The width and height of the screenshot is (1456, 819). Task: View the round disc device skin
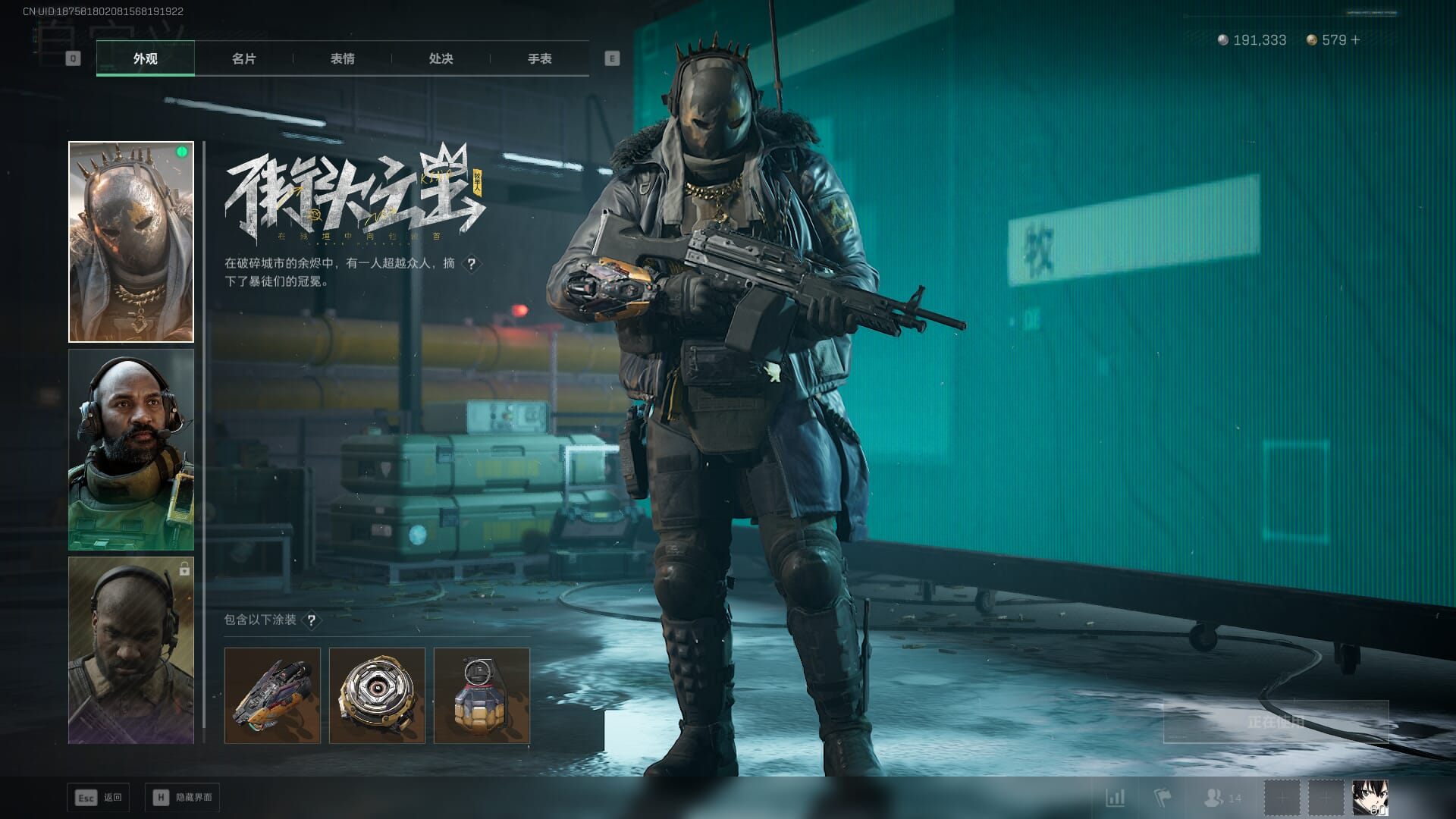point(377,695)
